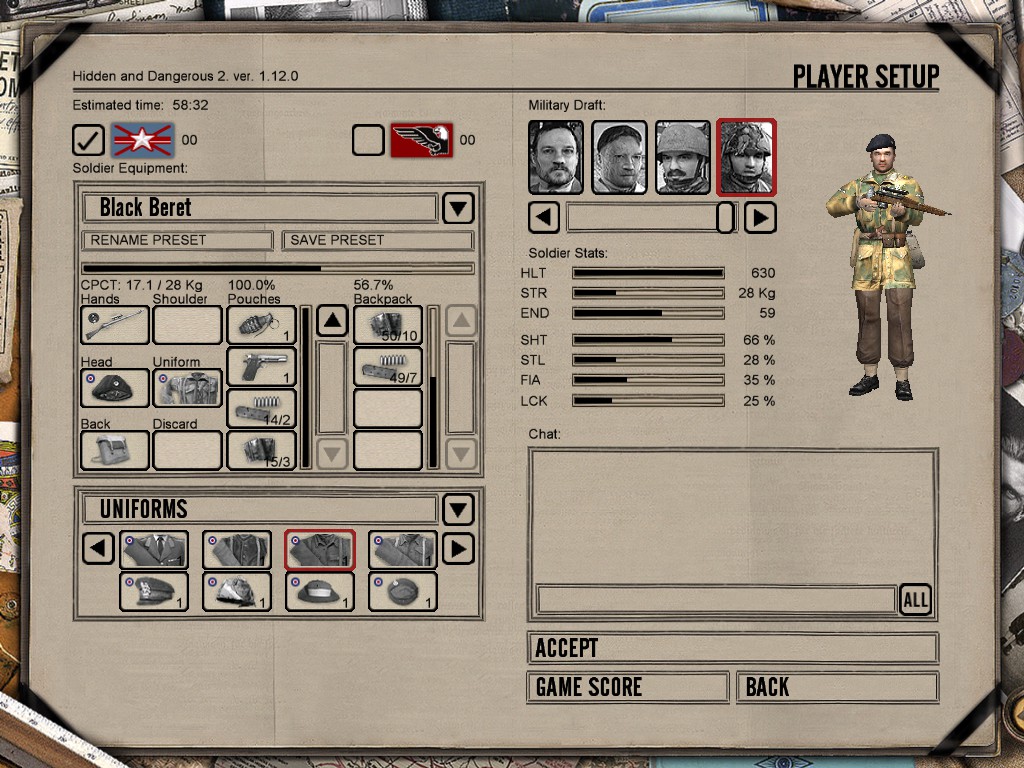Select the black beret Head slot
The image size is (1024, 768).
(x=115, y=388)
